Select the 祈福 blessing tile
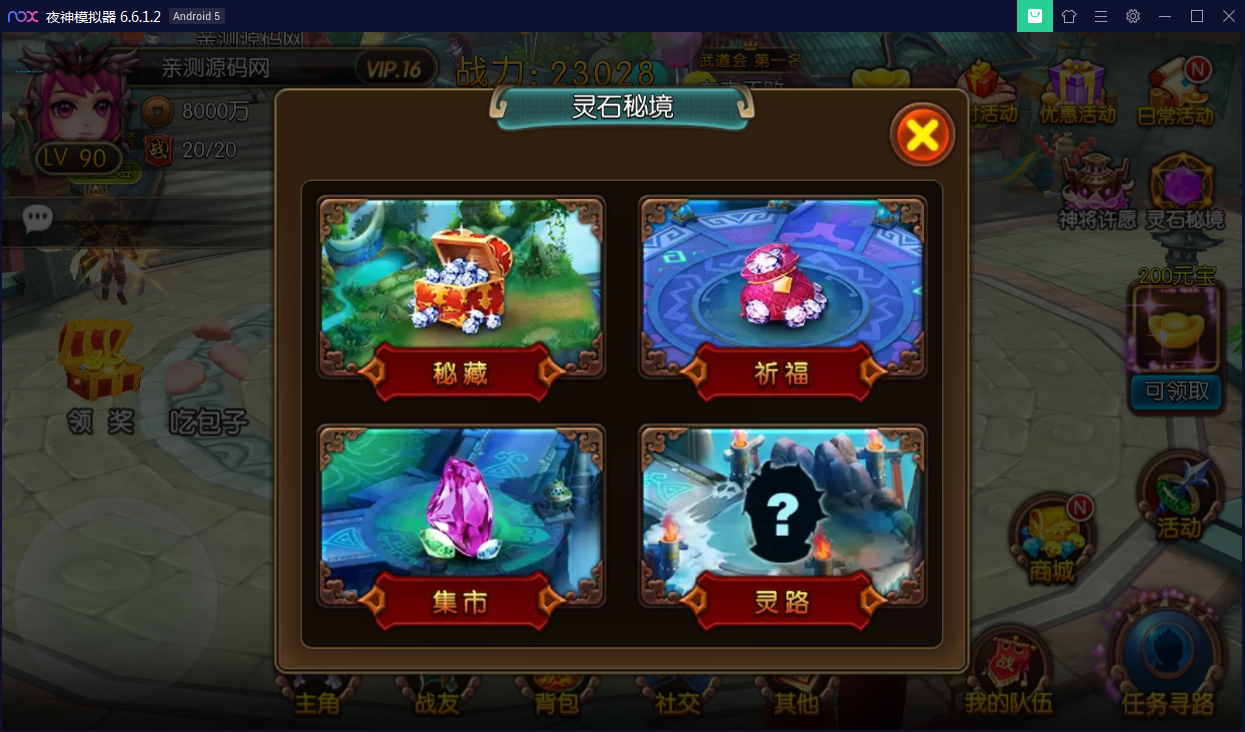 pyautogui.click(x=783, y=288)
